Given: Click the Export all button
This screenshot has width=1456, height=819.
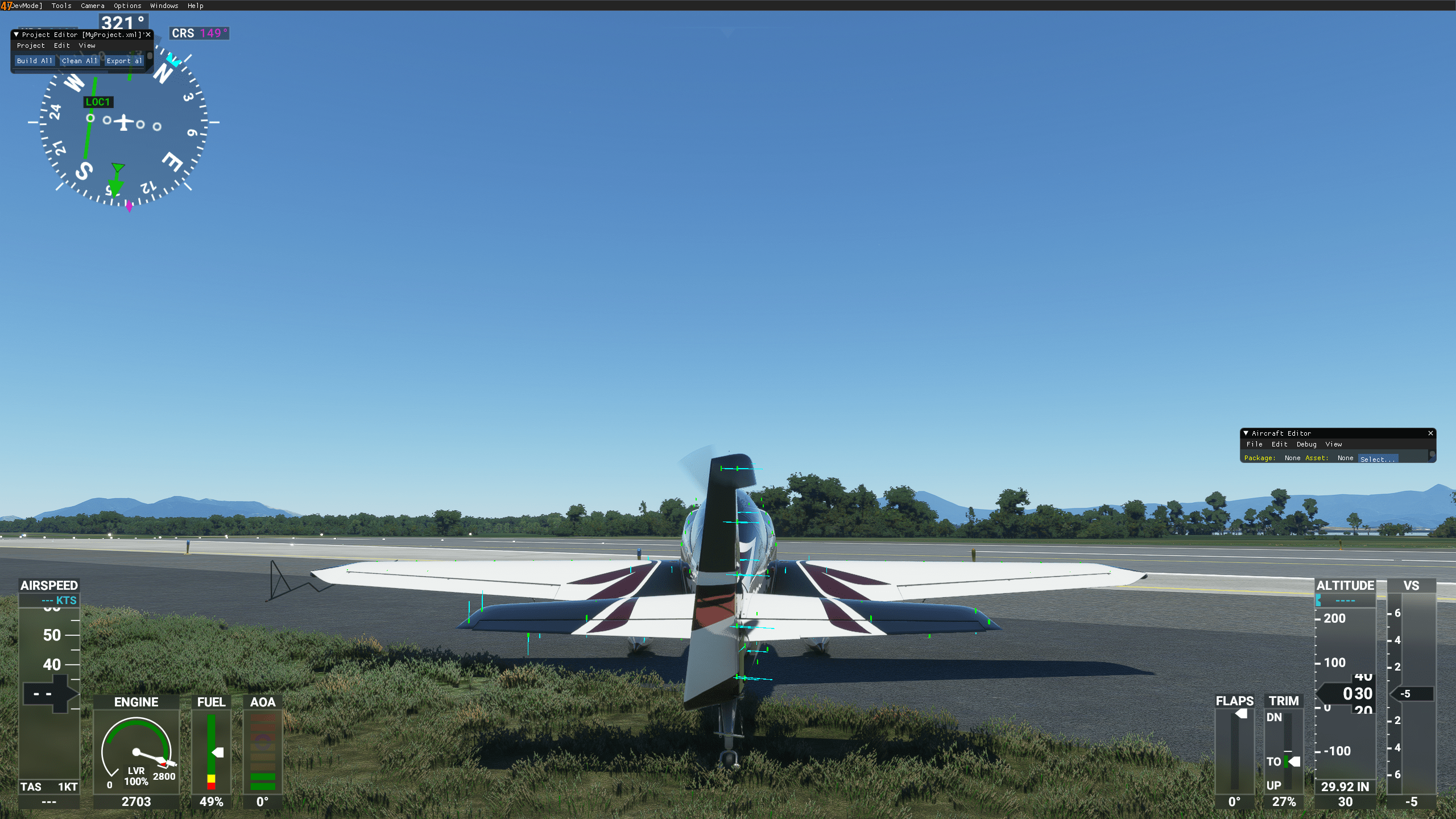Looking at the screenshot, I should [124, 60].
